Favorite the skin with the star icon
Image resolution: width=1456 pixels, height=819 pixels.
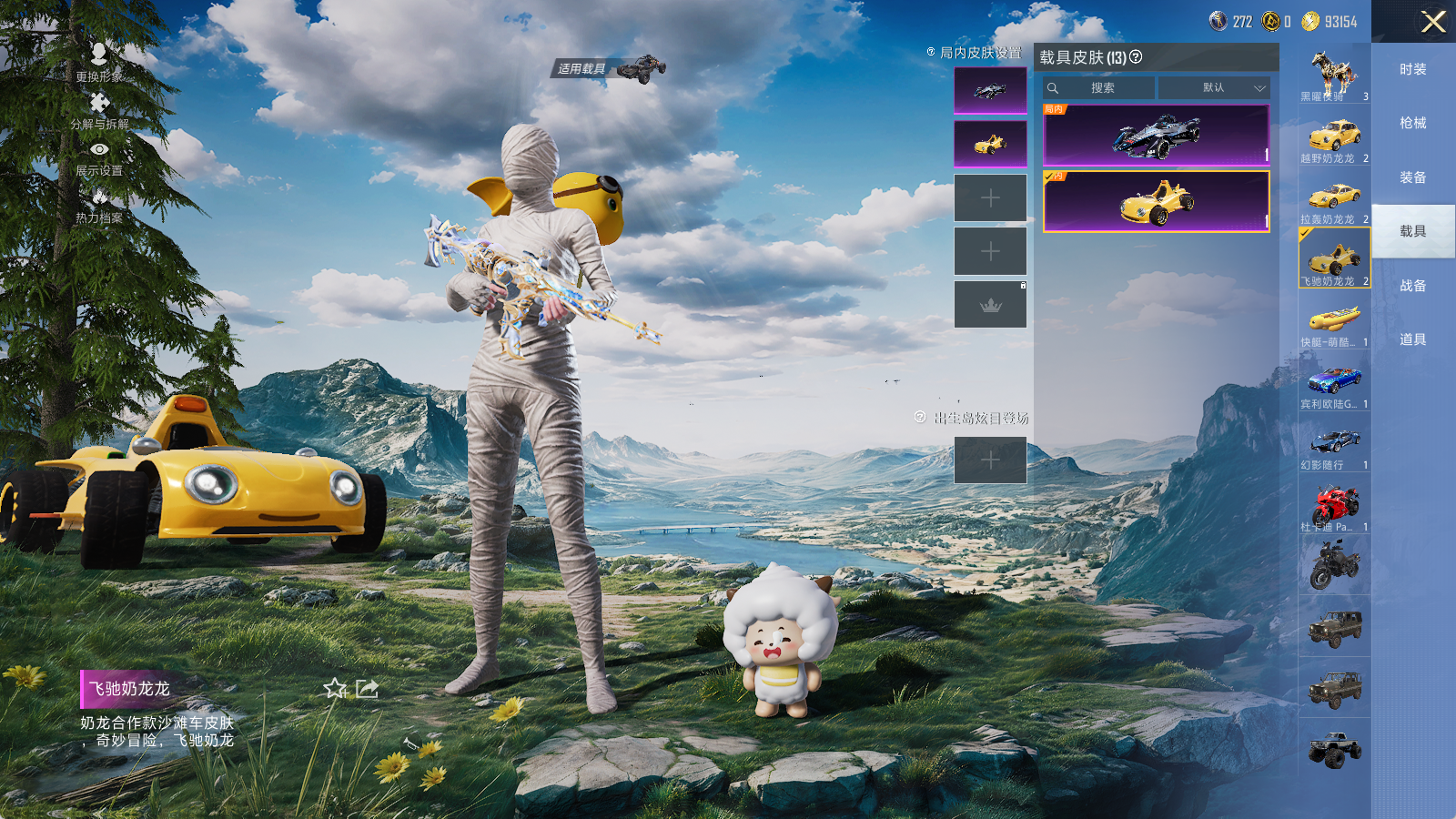(336, 689)
